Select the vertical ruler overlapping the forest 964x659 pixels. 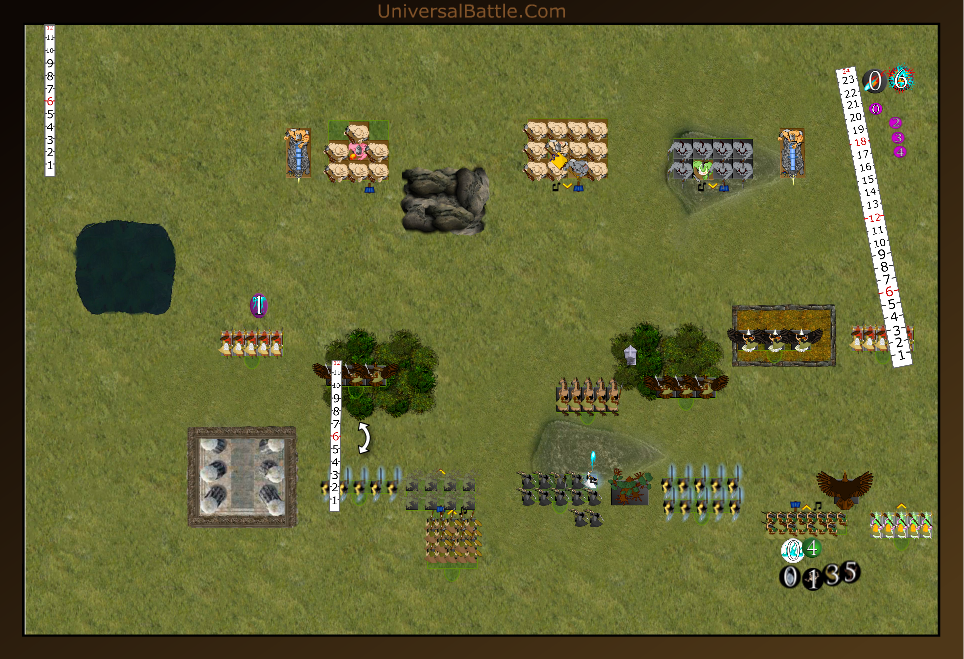click(336, 436)
